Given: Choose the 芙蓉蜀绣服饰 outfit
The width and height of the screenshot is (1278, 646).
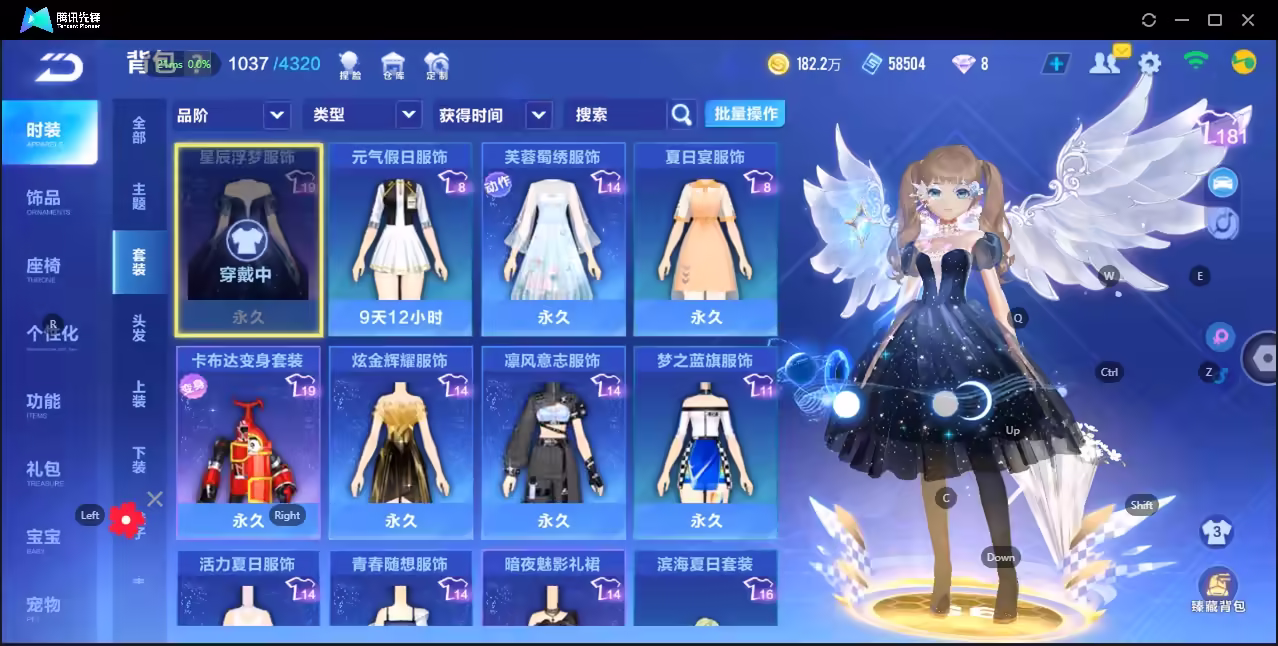Looking at the screenshot, I should (x=553, y=240).
